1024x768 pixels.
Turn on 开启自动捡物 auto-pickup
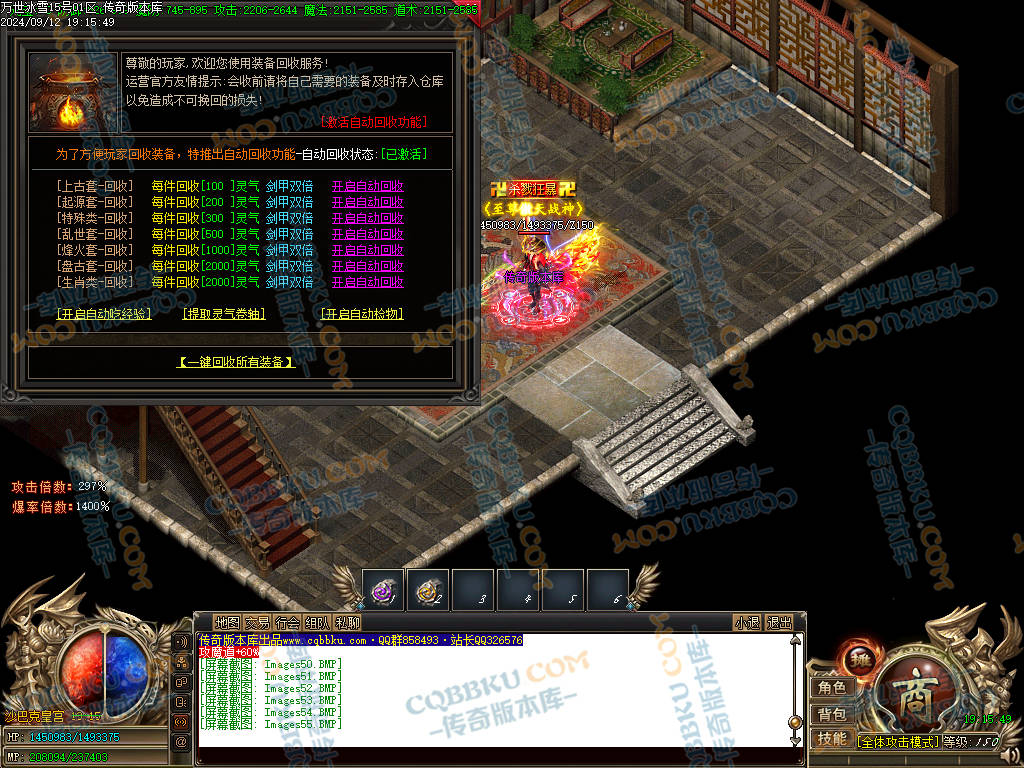pyautogui.click(x=361, y=314)
